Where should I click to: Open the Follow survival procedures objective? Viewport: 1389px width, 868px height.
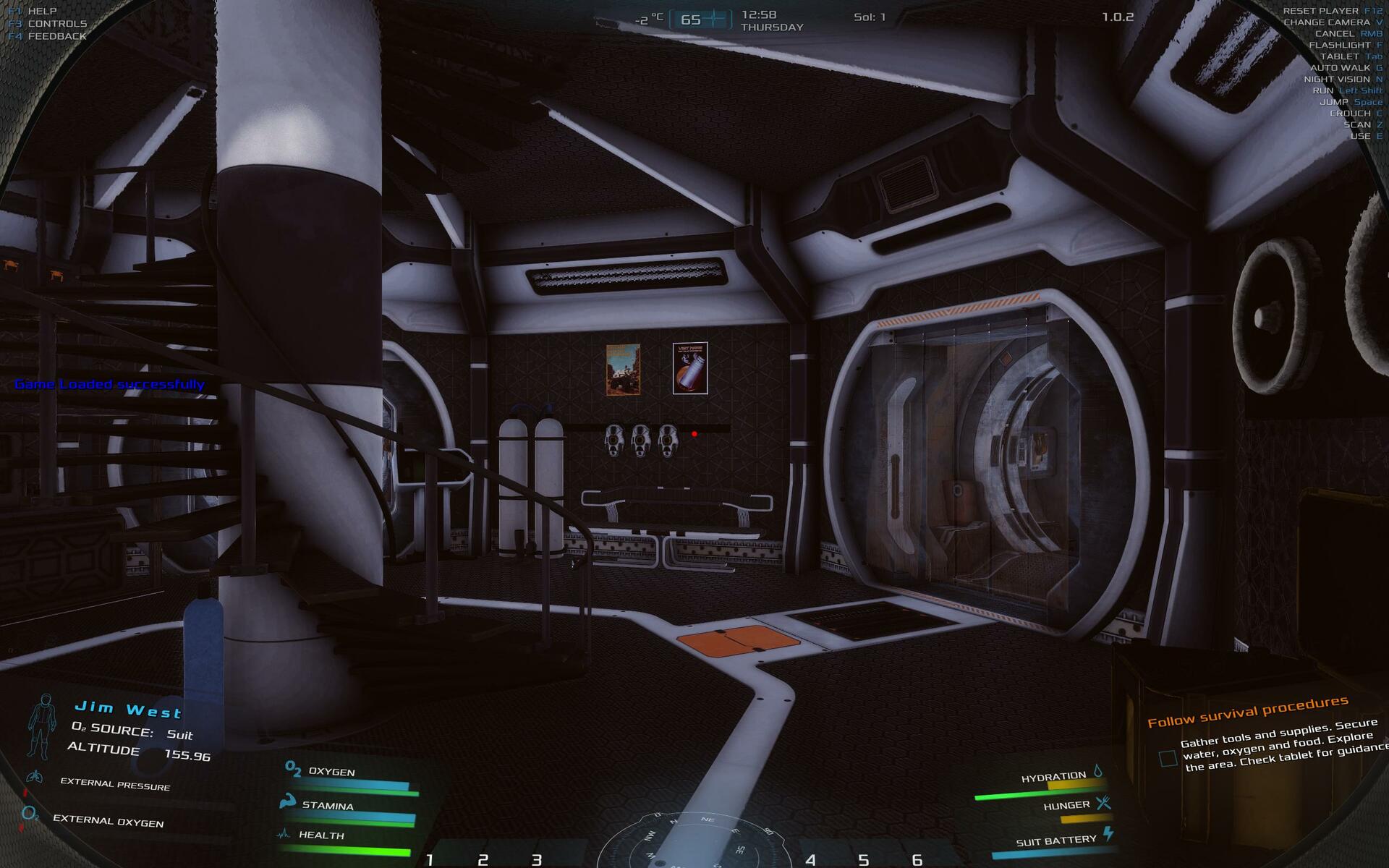pyautogui.click(x=1247, y=711)
